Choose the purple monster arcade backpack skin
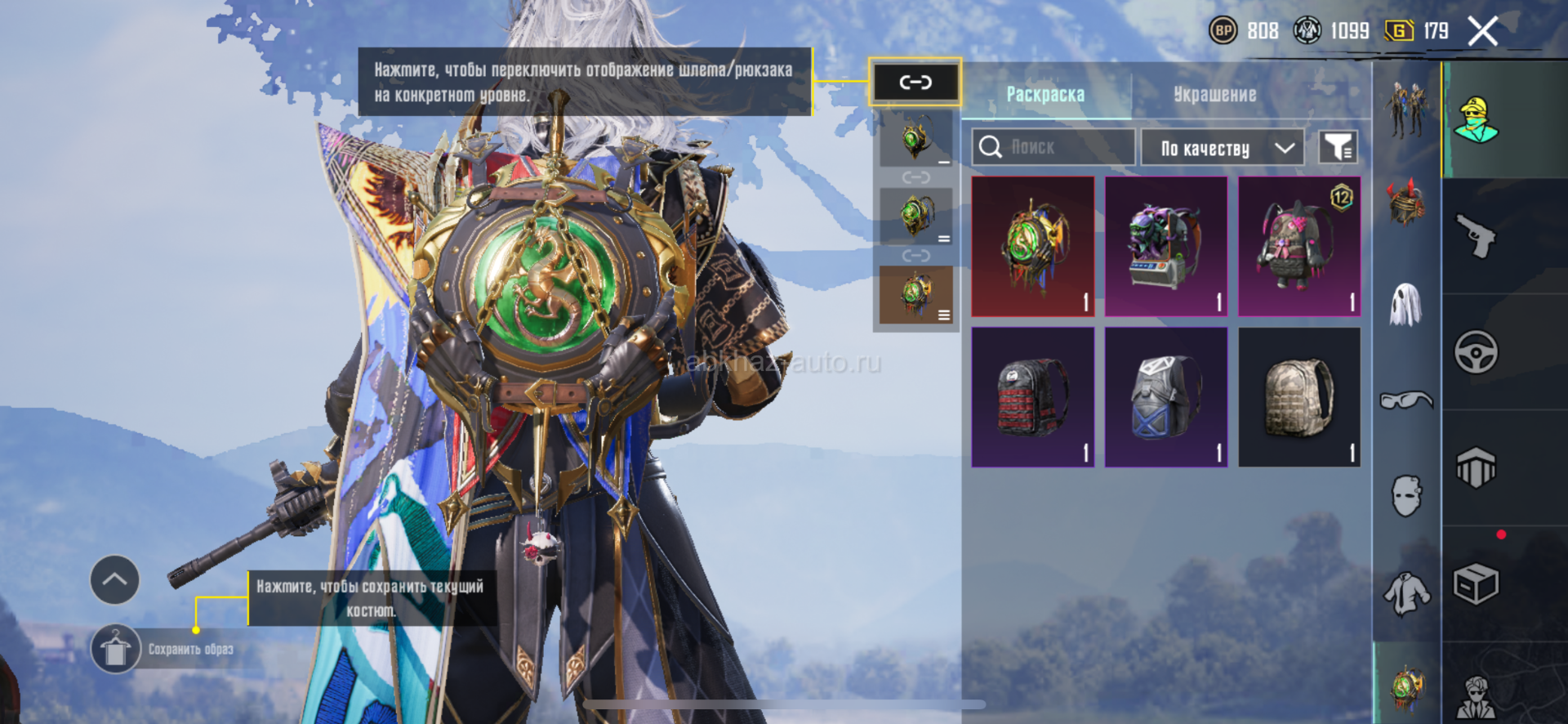The image size is (1568, 724). (x=1166, y=246)
